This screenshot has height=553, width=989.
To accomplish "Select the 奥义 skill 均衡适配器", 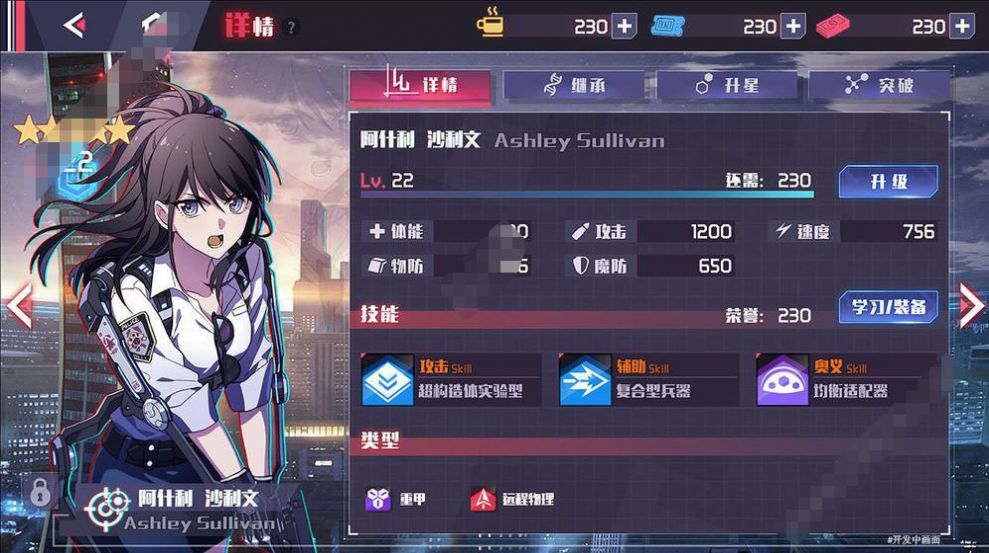I will (846, 380).
